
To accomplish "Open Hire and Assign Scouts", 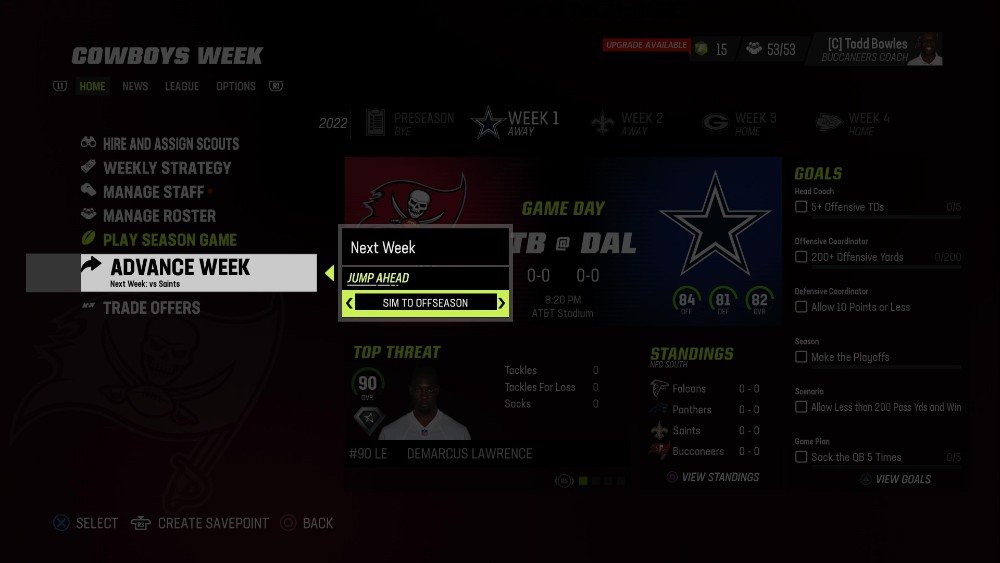I will (x=171, y=144).
